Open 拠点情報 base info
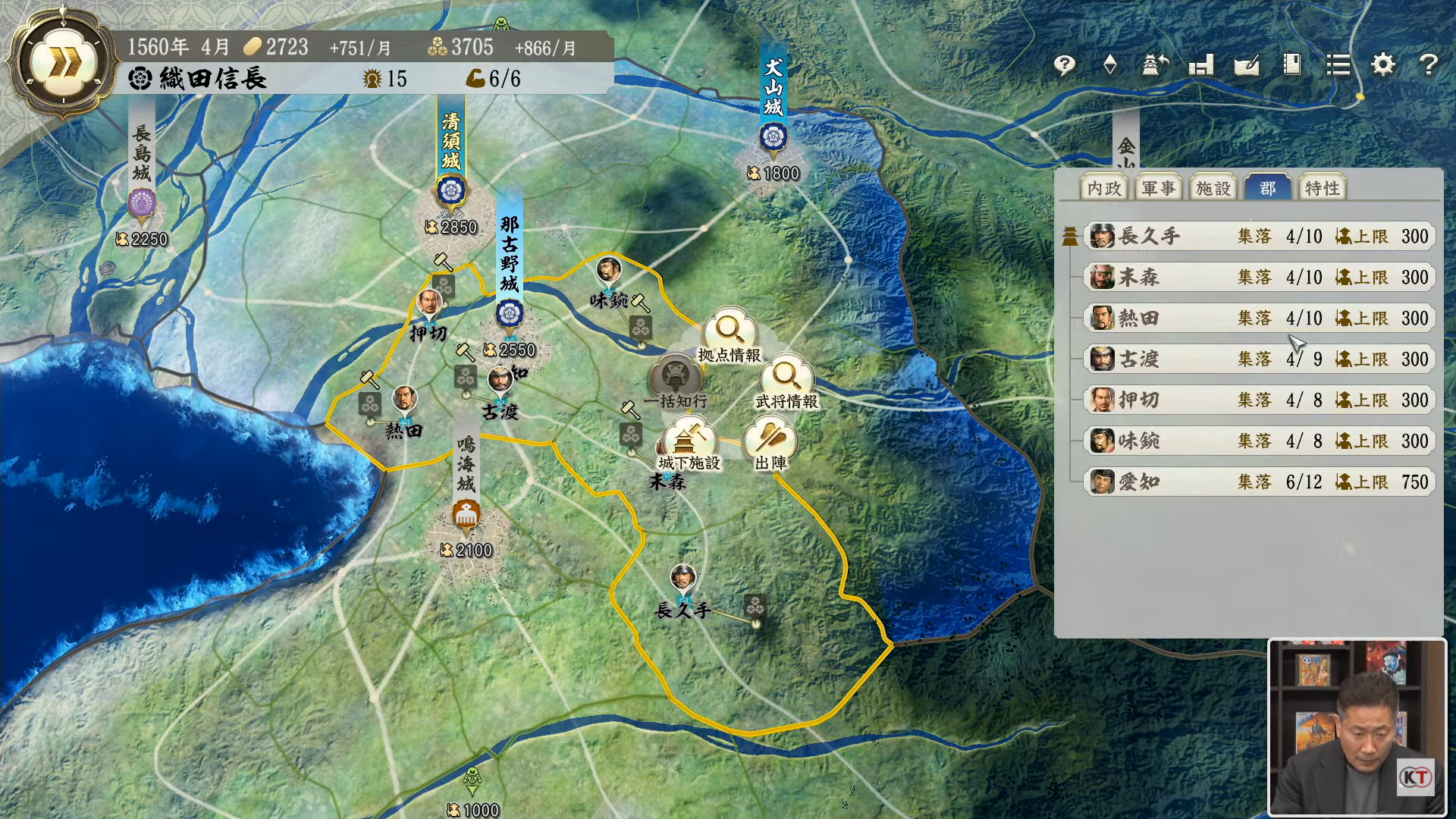Image resolution: width=1456 pixels, height=819 pixels. [x=730, y=332]
